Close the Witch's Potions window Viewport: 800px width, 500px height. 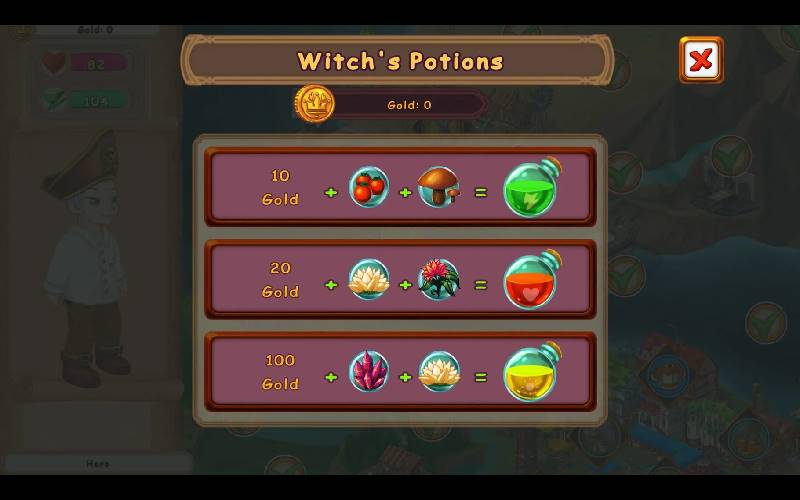pyautogui.click(x=701, y=60)
